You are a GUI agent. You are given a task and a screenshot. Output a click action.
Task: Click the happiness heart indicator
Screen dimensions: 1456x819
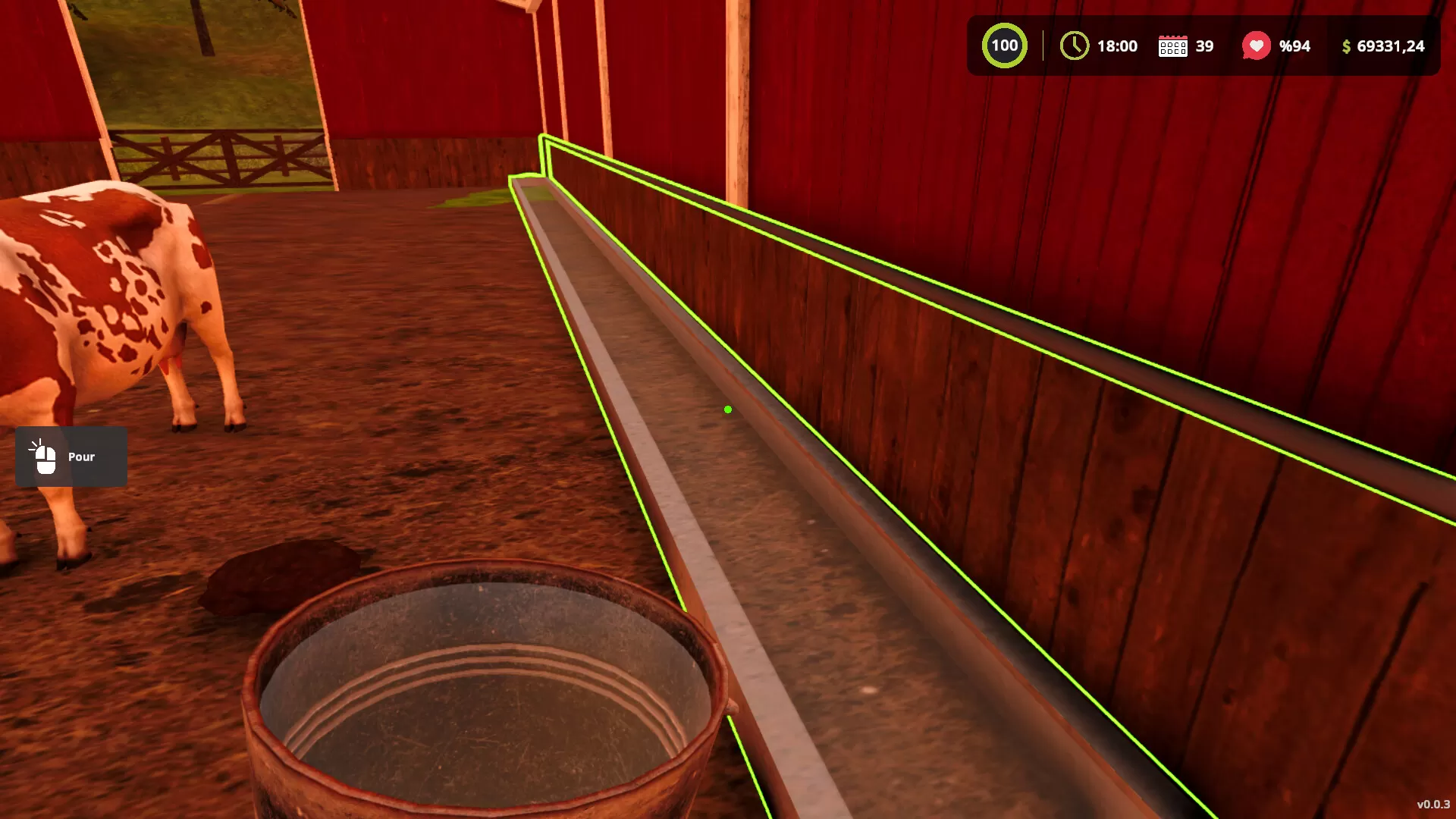point(1257,45)
